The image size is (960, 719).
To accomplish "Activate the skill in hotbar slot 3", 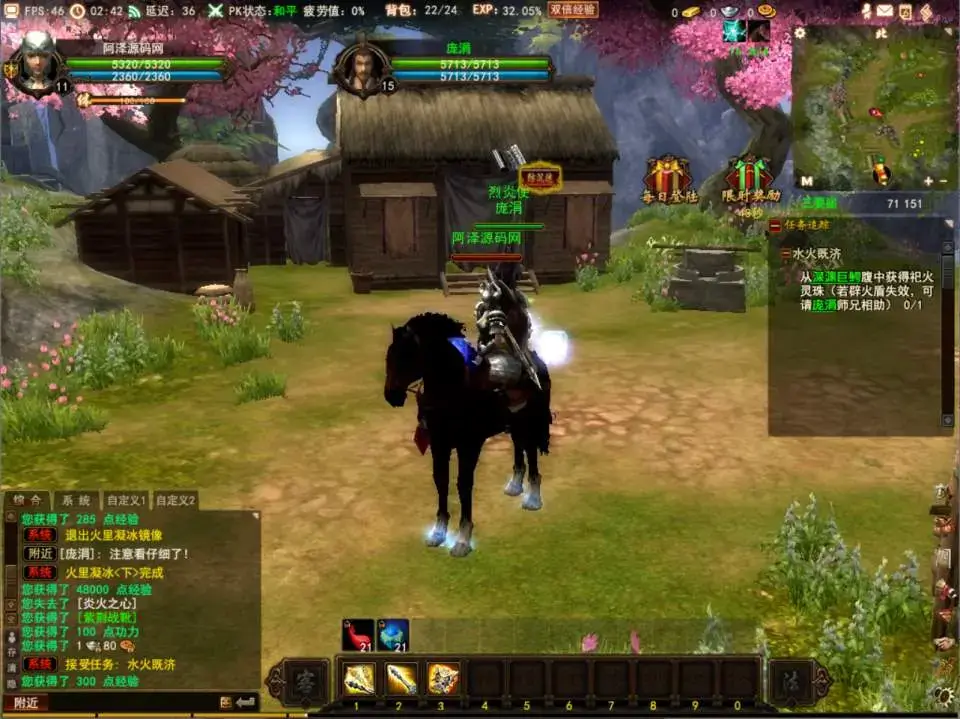I will [x=443, y=678].
